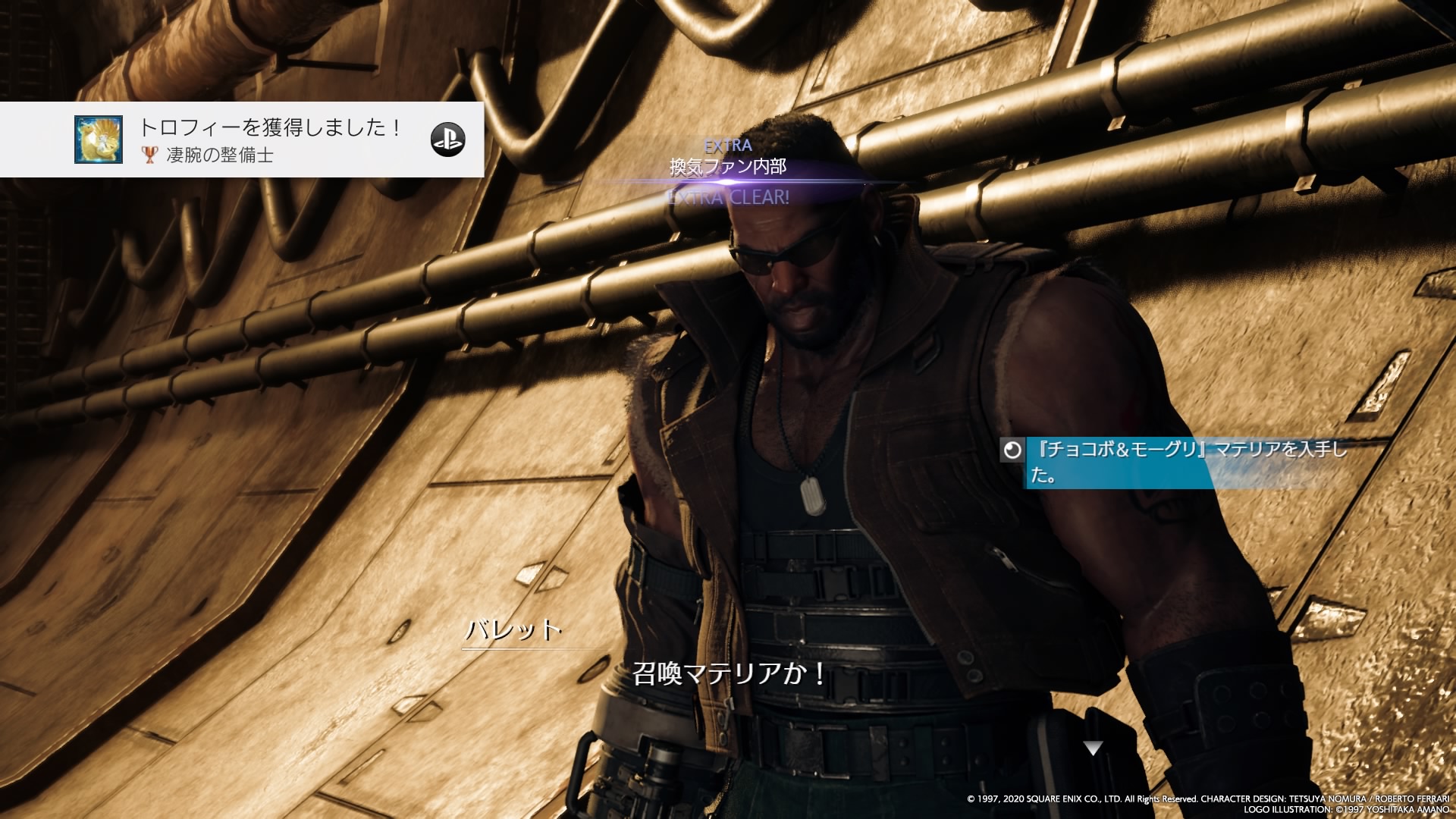
Task: Click the gold trophy thumbnail image
Action: coord(99,140)
